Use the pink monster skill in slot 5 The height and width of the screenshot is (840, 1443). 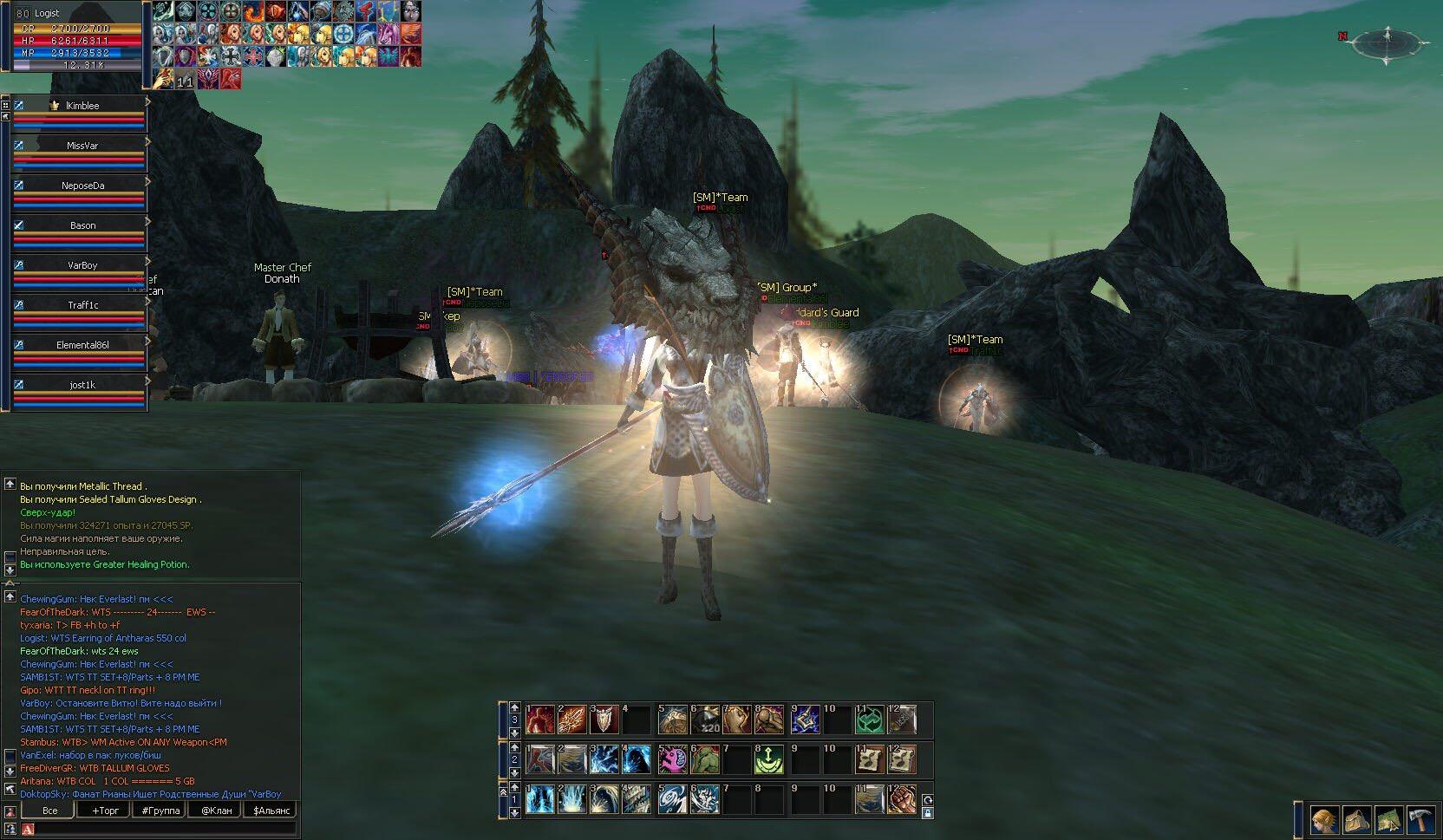coord(672,759)
